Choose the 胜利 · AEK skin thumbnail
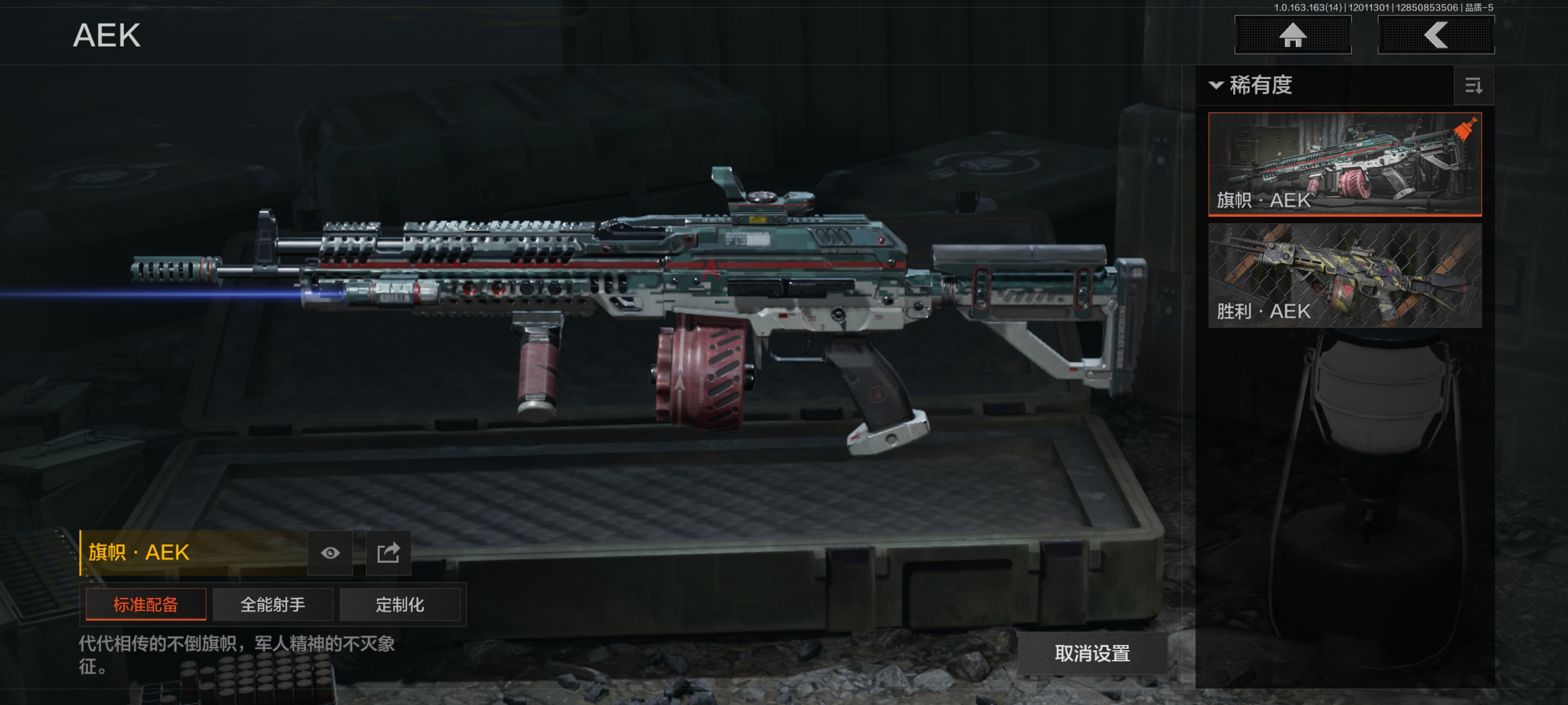 [1344, 275]
